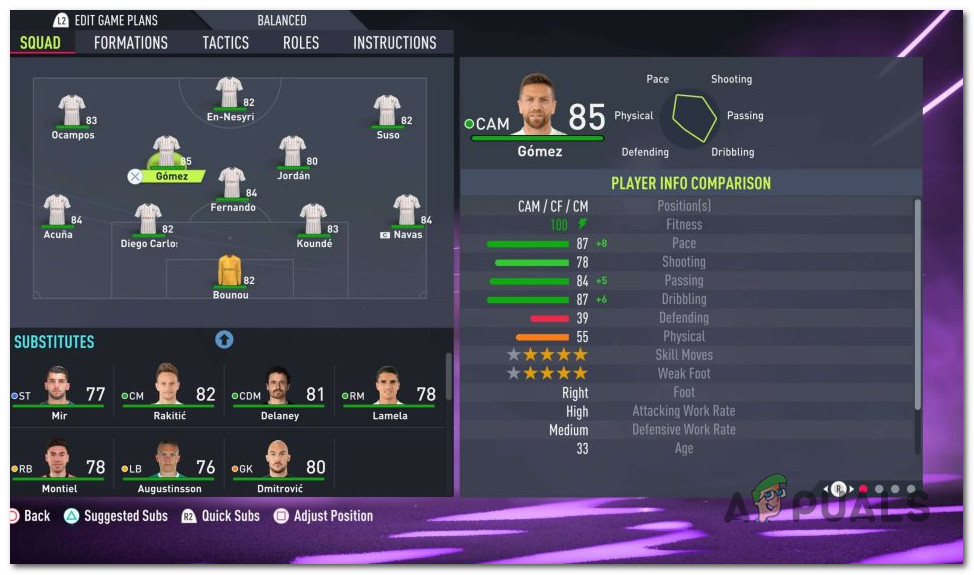The height and width of the screenshot is (575, 974).
Task: Choose Jordán in midfield
Action: 293,154
